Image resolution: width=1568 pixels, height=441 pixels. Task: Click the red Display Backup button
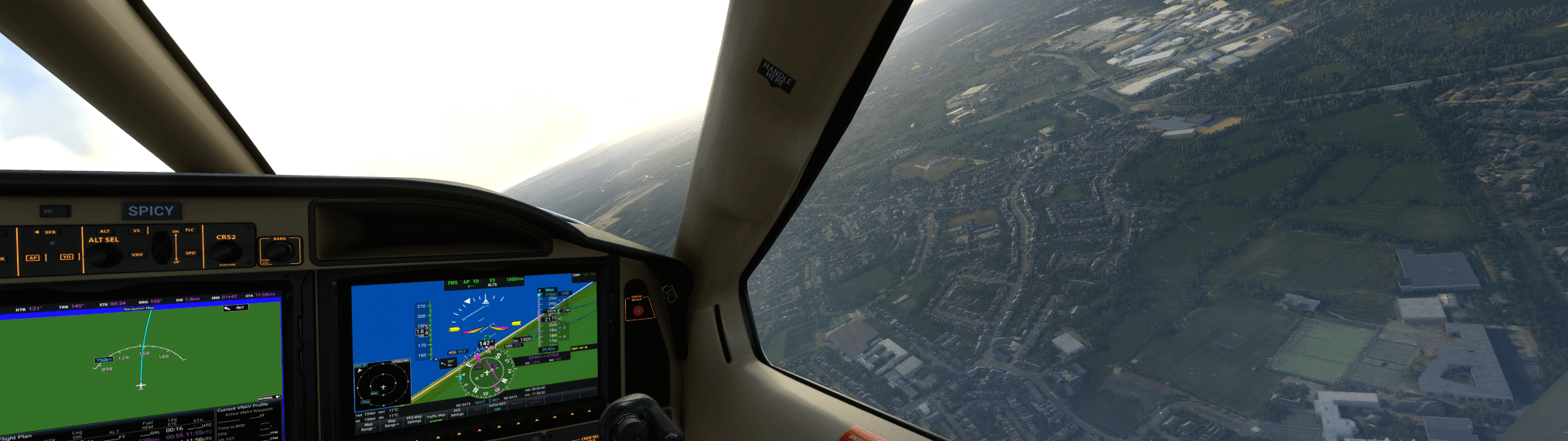pos(638,310)
